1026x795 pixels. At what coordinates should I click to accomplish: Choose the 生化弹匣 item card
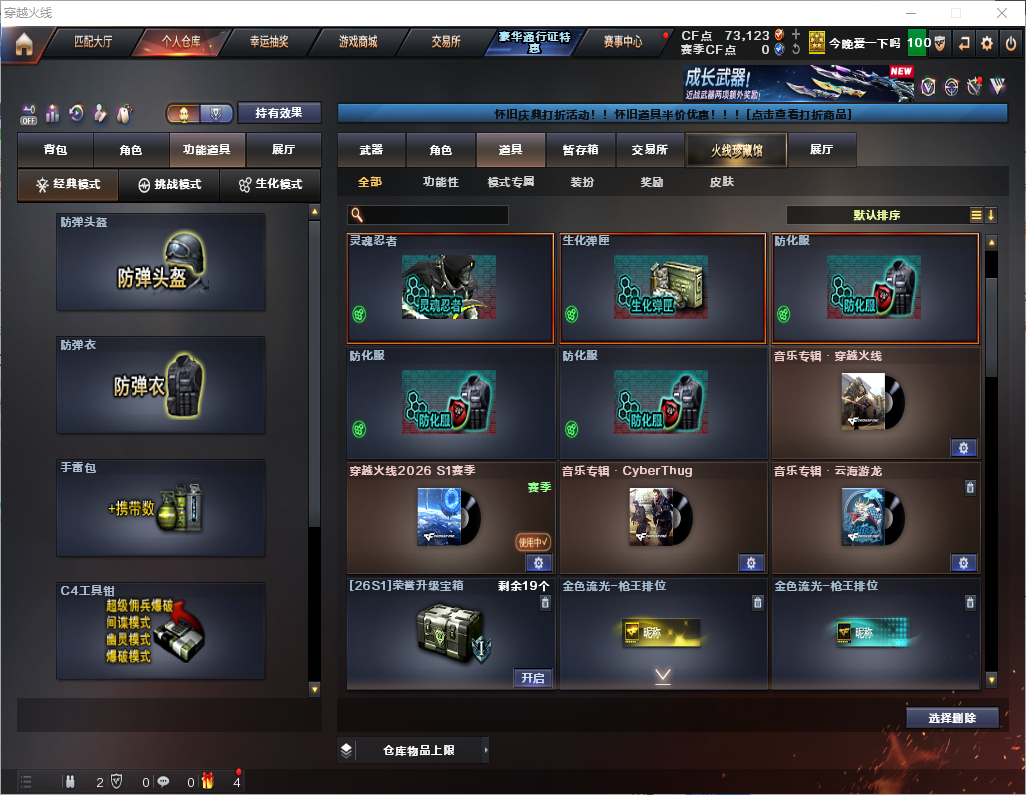point(662,288)
